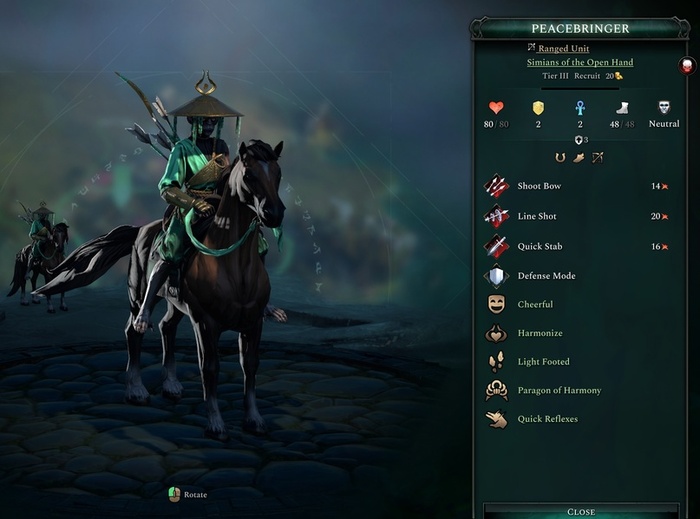
Task: Open the Ranged Unit link
Action: click(x=563, y=48)
